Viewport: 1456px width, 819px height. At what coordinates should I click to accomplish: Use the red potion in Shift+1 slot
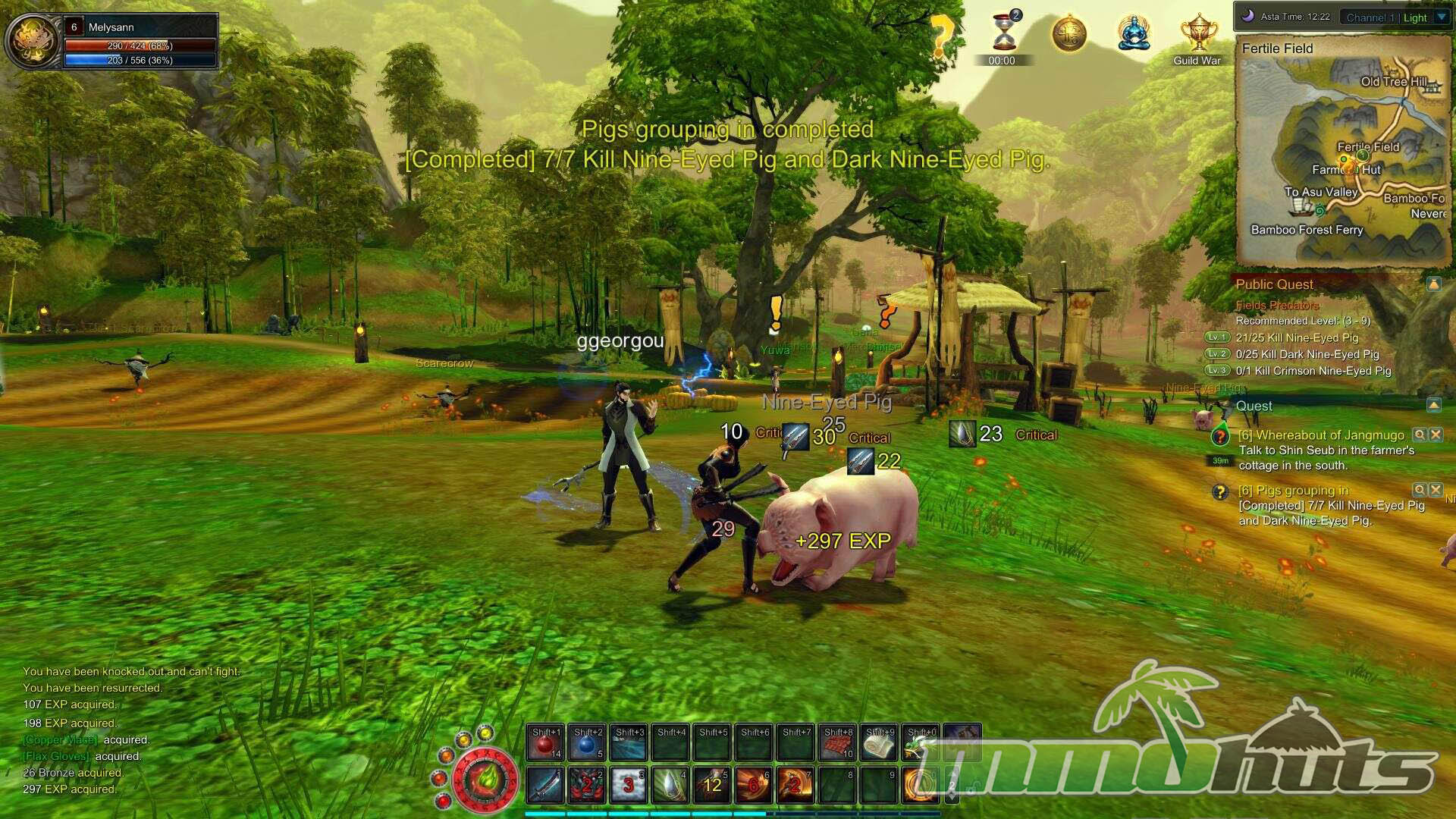coord(545,744)
